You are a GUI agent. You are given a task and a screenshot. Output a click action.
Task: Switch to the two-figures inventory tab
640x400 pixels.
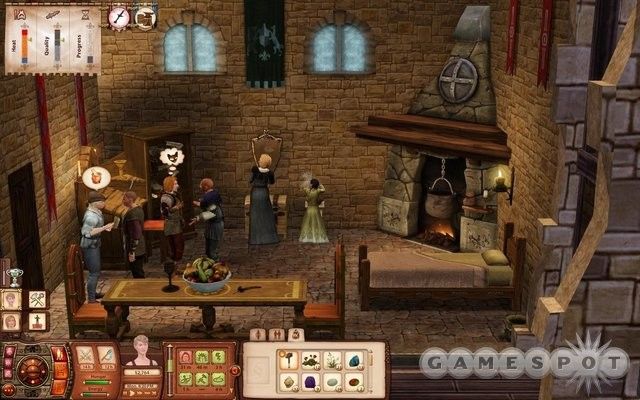[276, 335]
